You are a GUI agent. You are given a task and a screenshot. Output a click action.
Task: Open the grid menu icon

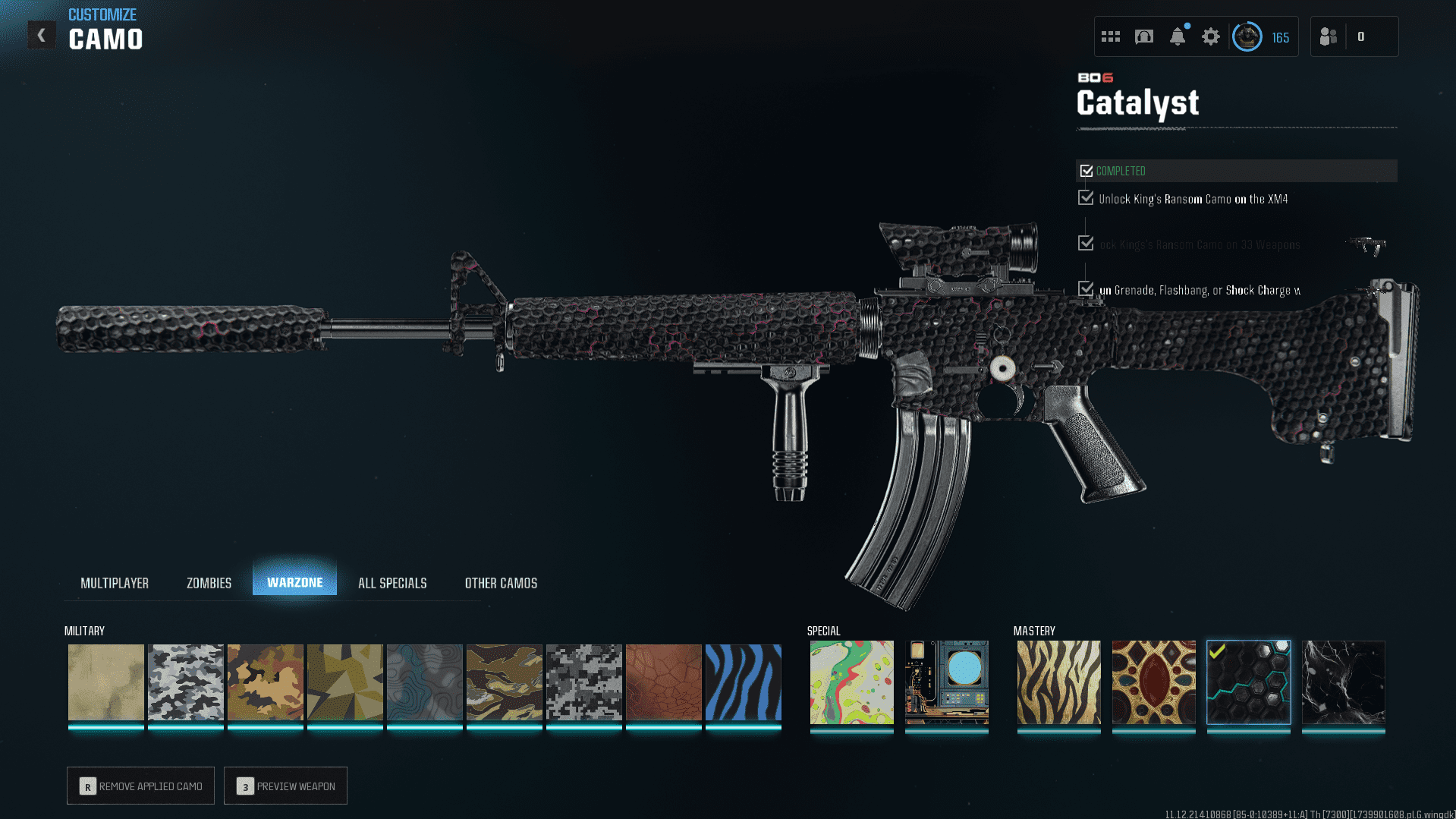pos(1111,36)
